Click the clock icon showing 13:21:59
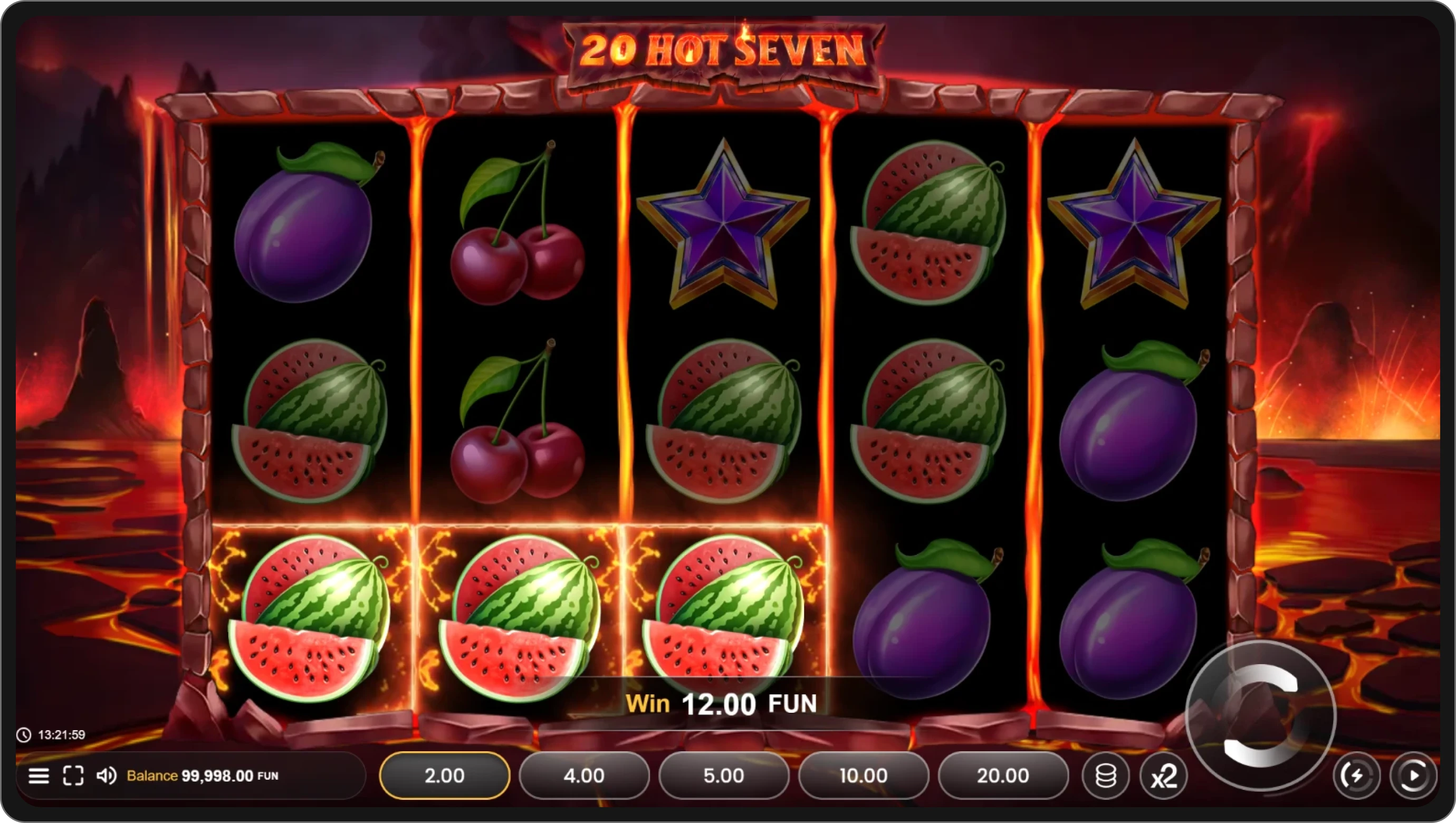The height and width of the screenshot is (823, 1456). tap(24, 735)
